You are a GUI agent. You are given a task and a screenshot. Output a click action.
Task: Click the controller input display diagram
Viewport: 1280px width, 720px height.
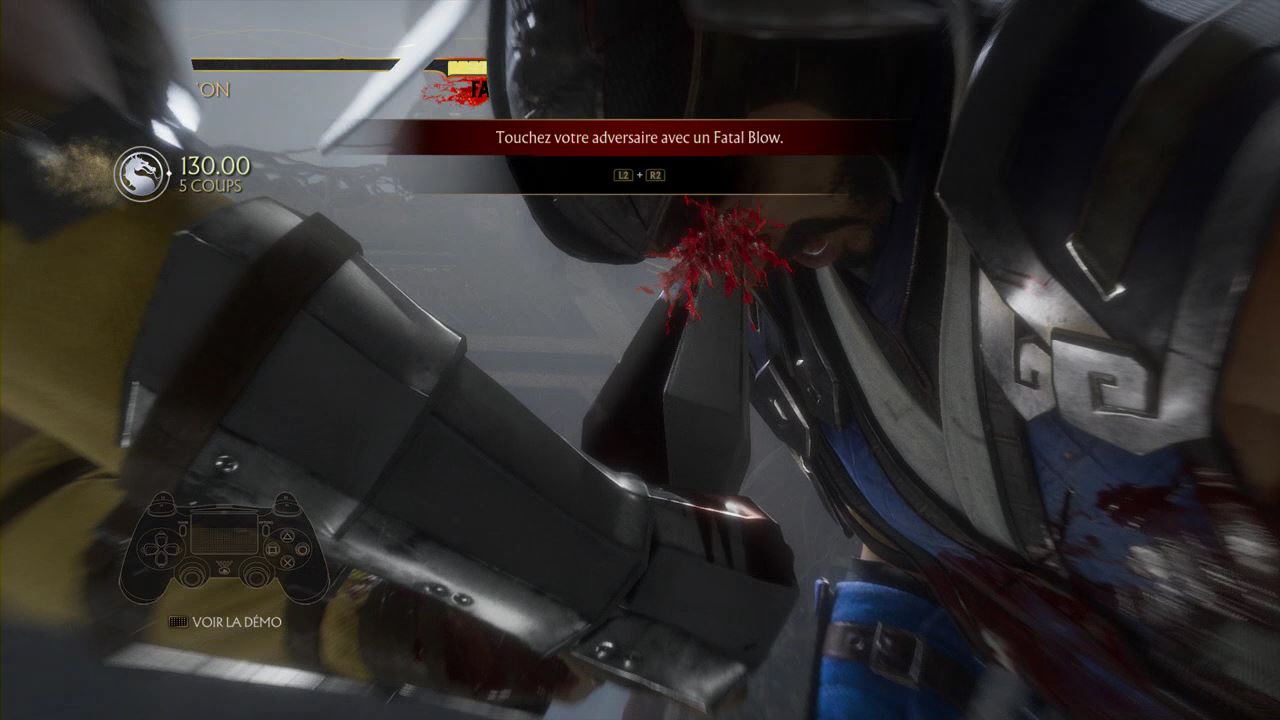tap(224, 545)
